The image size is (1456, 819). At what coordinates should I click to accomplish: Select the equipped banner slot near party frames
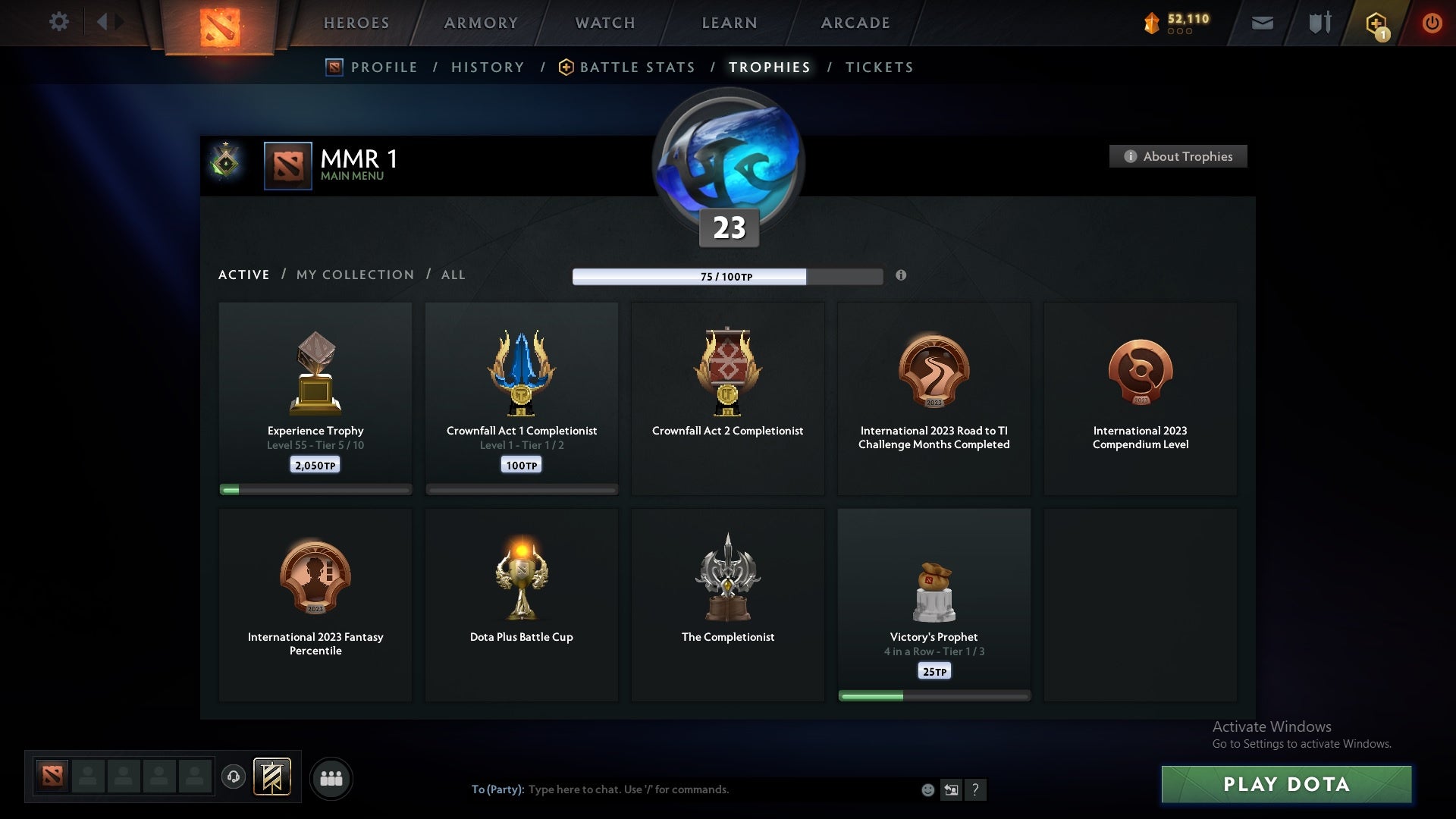(272, 778)
